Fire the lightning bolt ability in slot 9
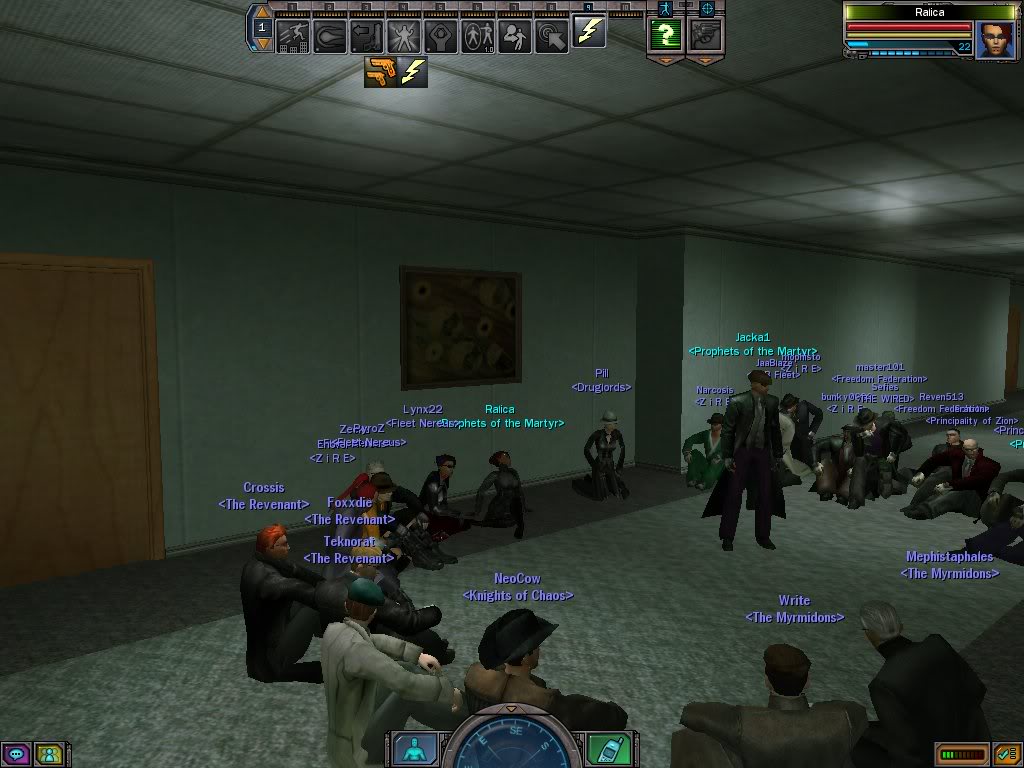The image size is (1024, 768). 589,32
